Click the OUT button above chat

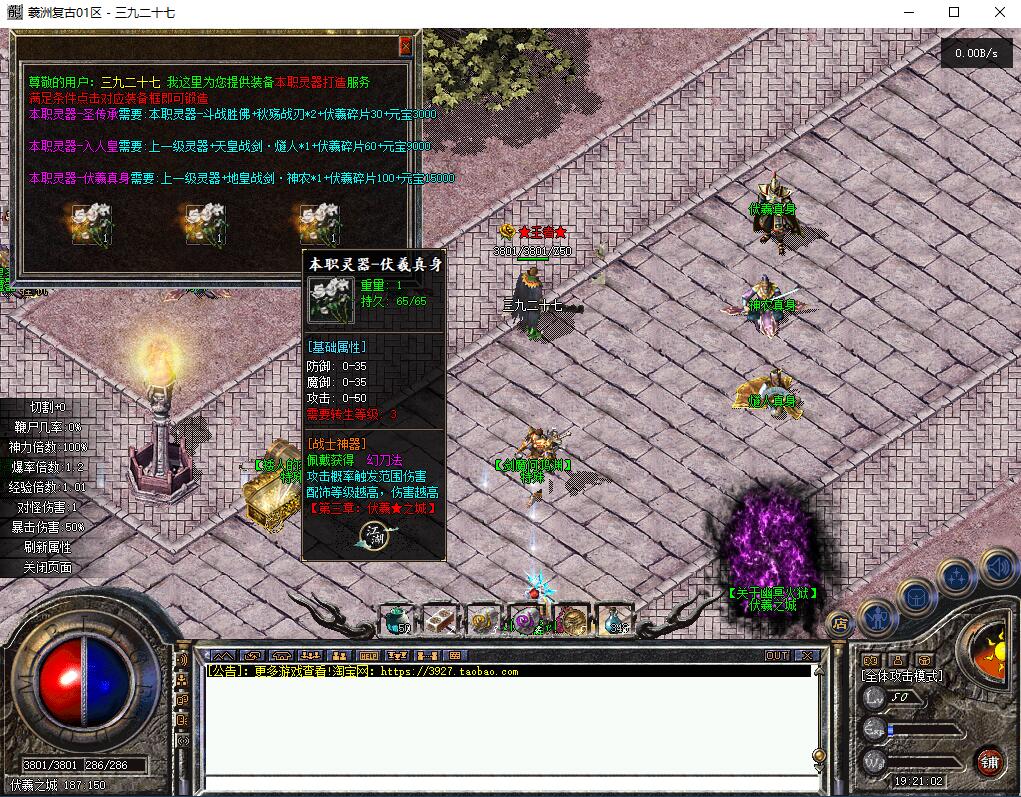click(777, 656)
